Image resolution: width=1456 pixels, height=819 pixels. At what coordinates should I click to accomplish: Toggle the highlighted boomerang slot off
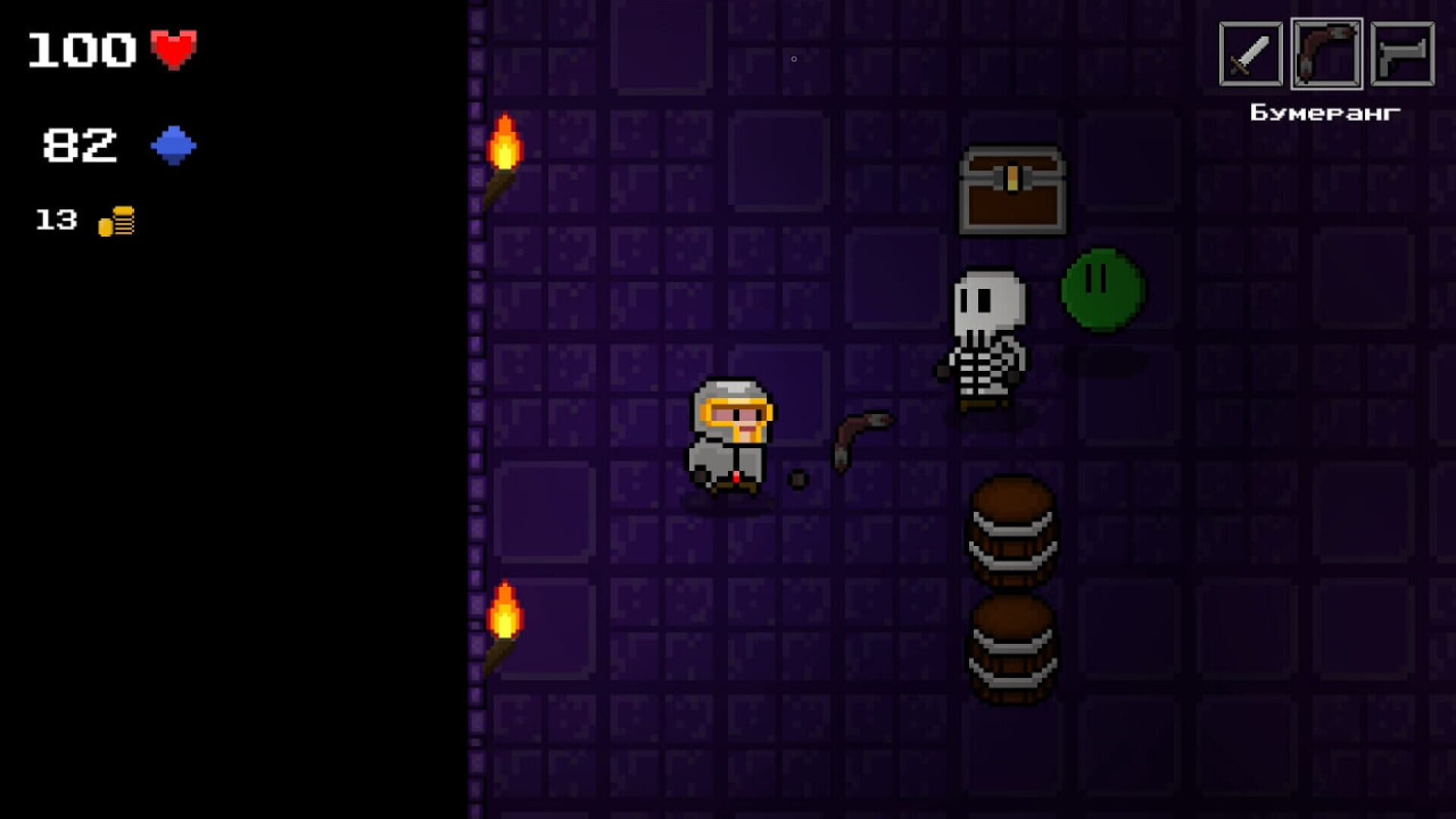(x=1326, y=53)
